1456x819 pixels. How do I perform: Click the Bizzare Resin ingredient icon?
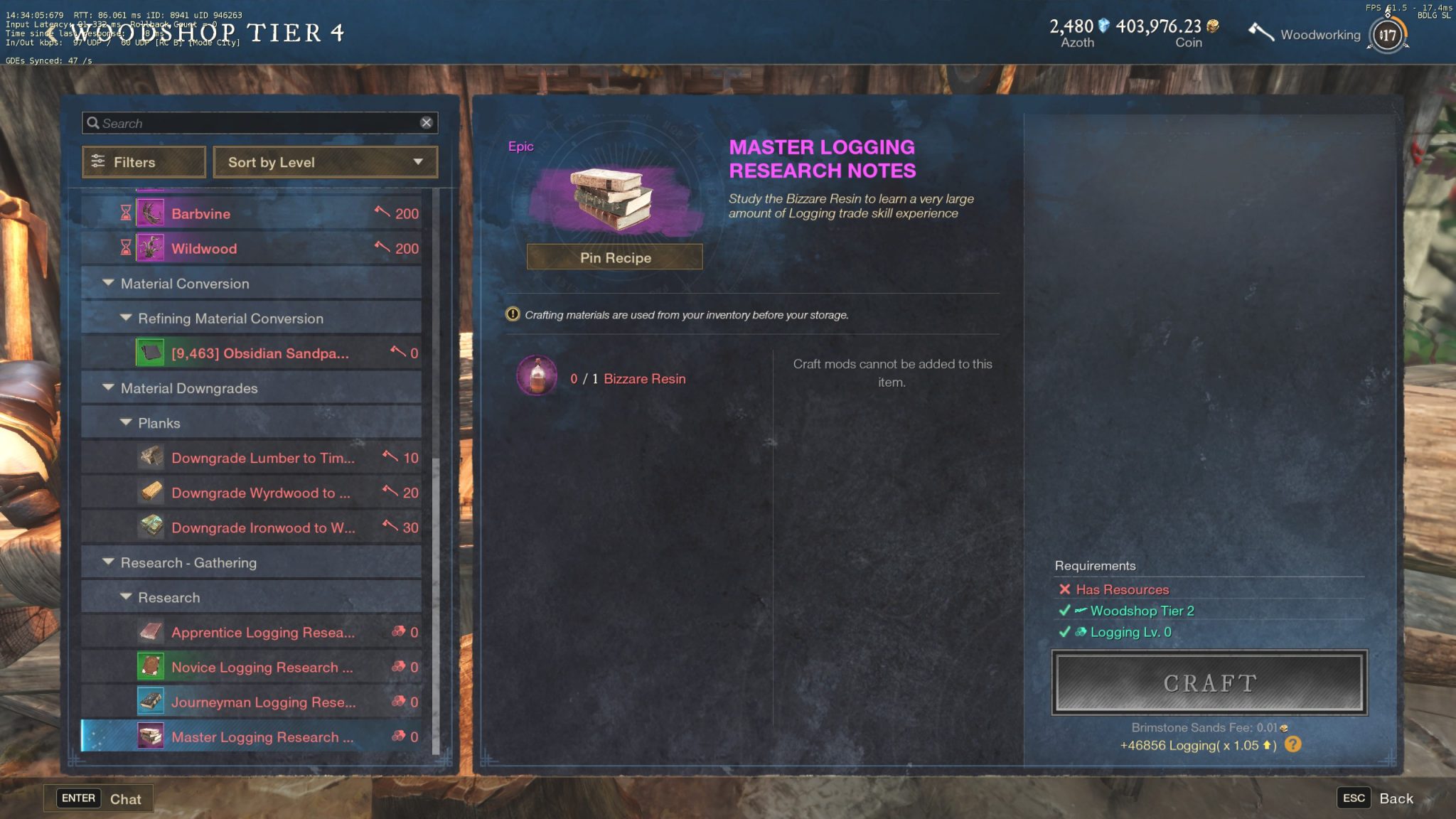[537, 376]
